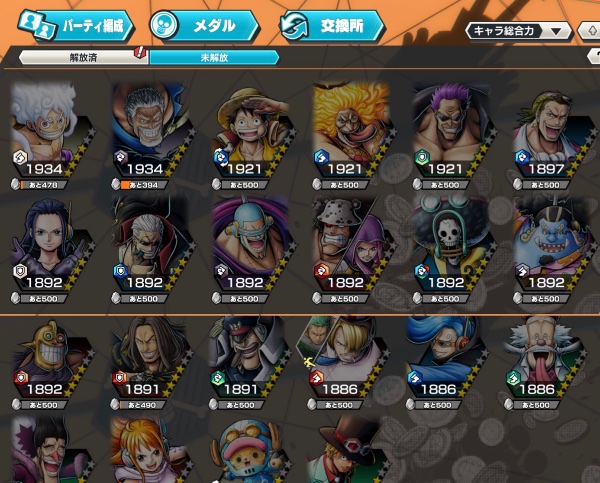Screen dimensions: 600x483
Task: Select the Sanji character tile
Action: point(350,355)
